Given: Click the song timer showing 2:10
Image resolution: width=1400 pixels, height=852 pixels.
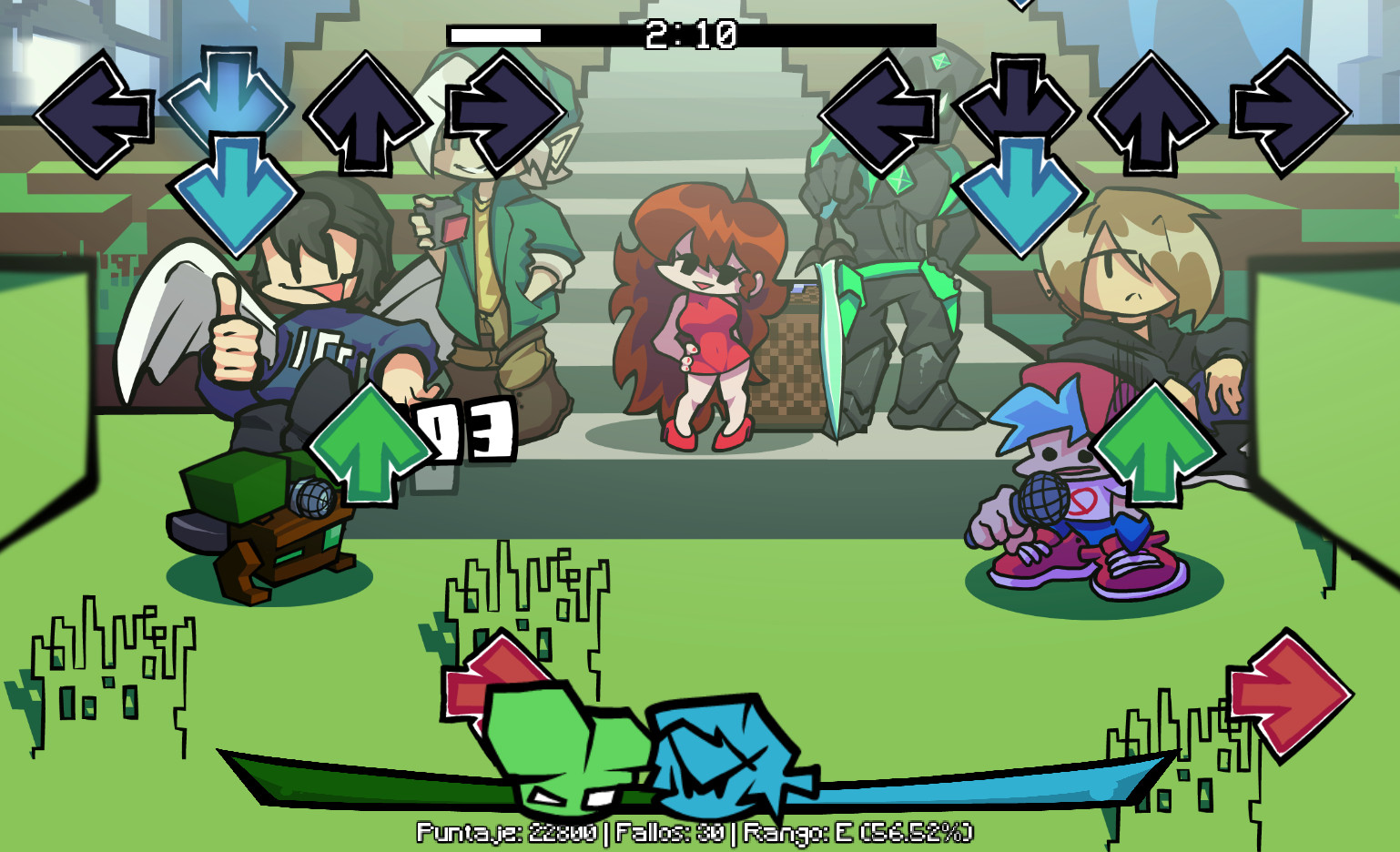Looking at the screenshot, I should (x=689, y=35).
